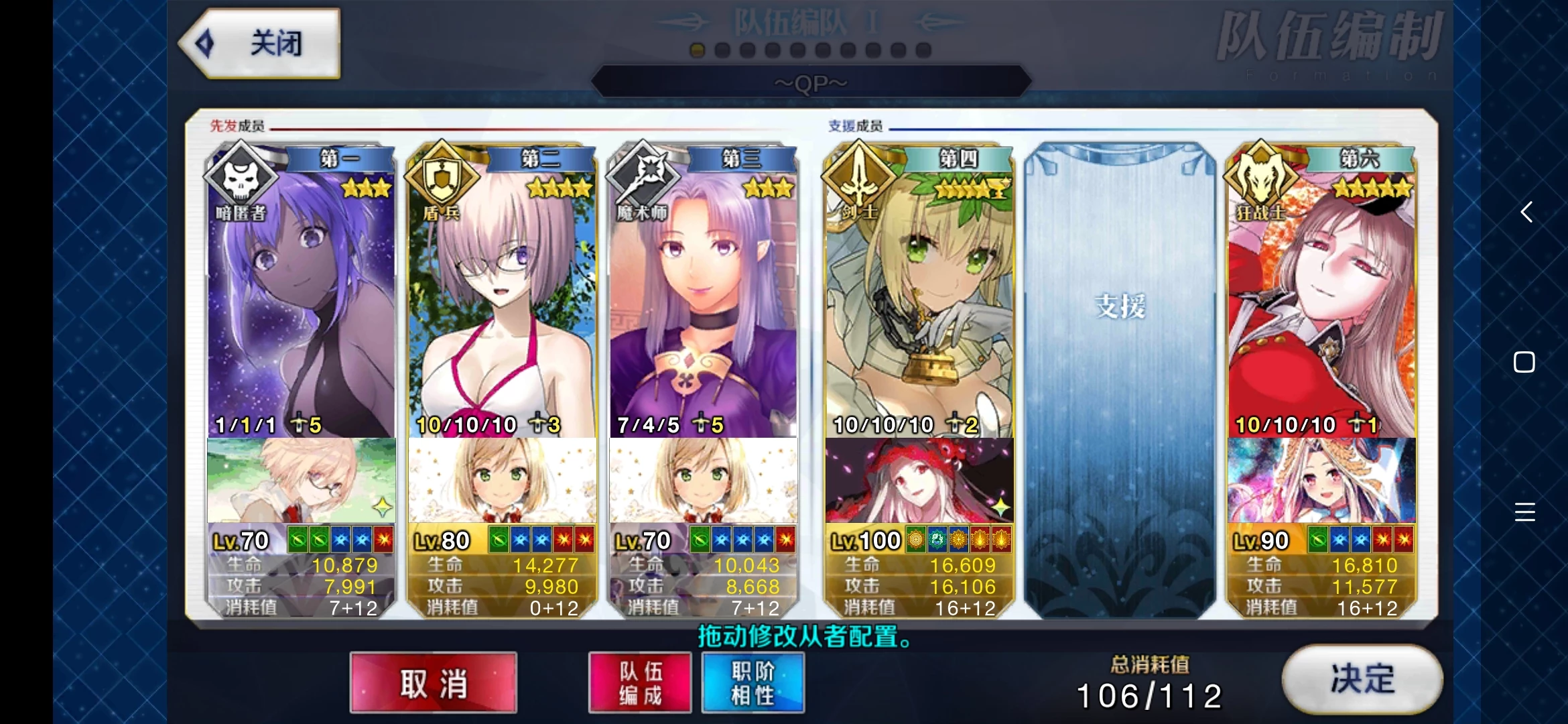
Task: Show 职阶相性 class affinity chart
Action: point(753,683)
